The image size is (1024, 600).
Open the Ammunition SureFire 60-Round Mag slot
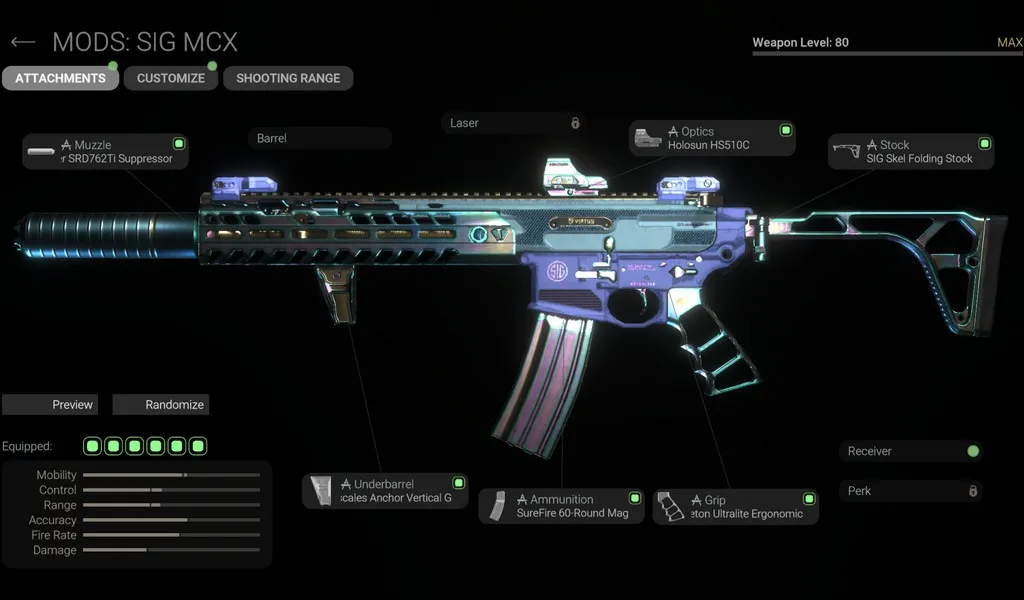(x=561, y=506)
